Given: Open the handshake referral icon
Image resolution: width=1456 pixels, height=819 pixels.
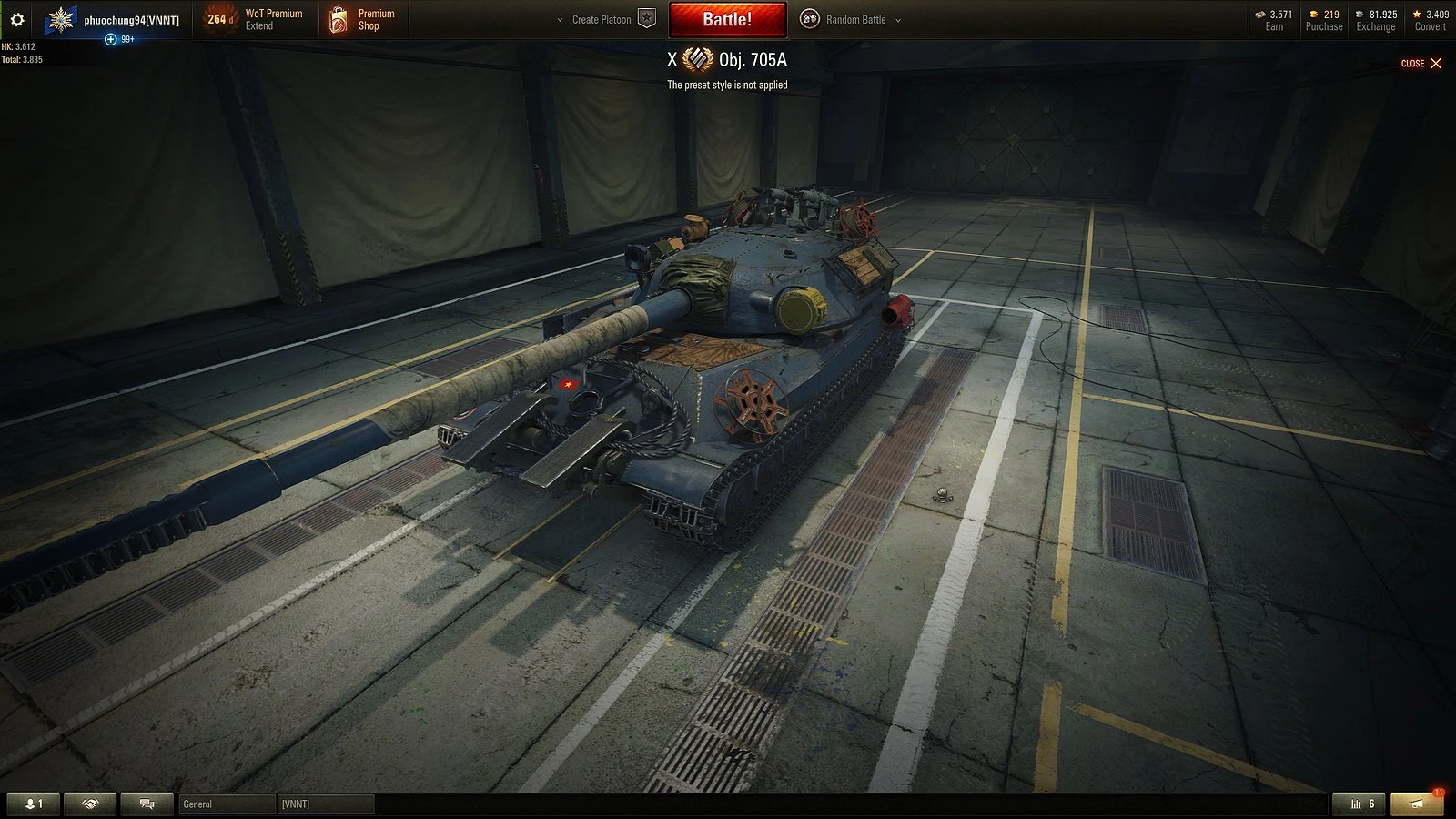Looking at the screenshot, I should (x=90, y=804).
